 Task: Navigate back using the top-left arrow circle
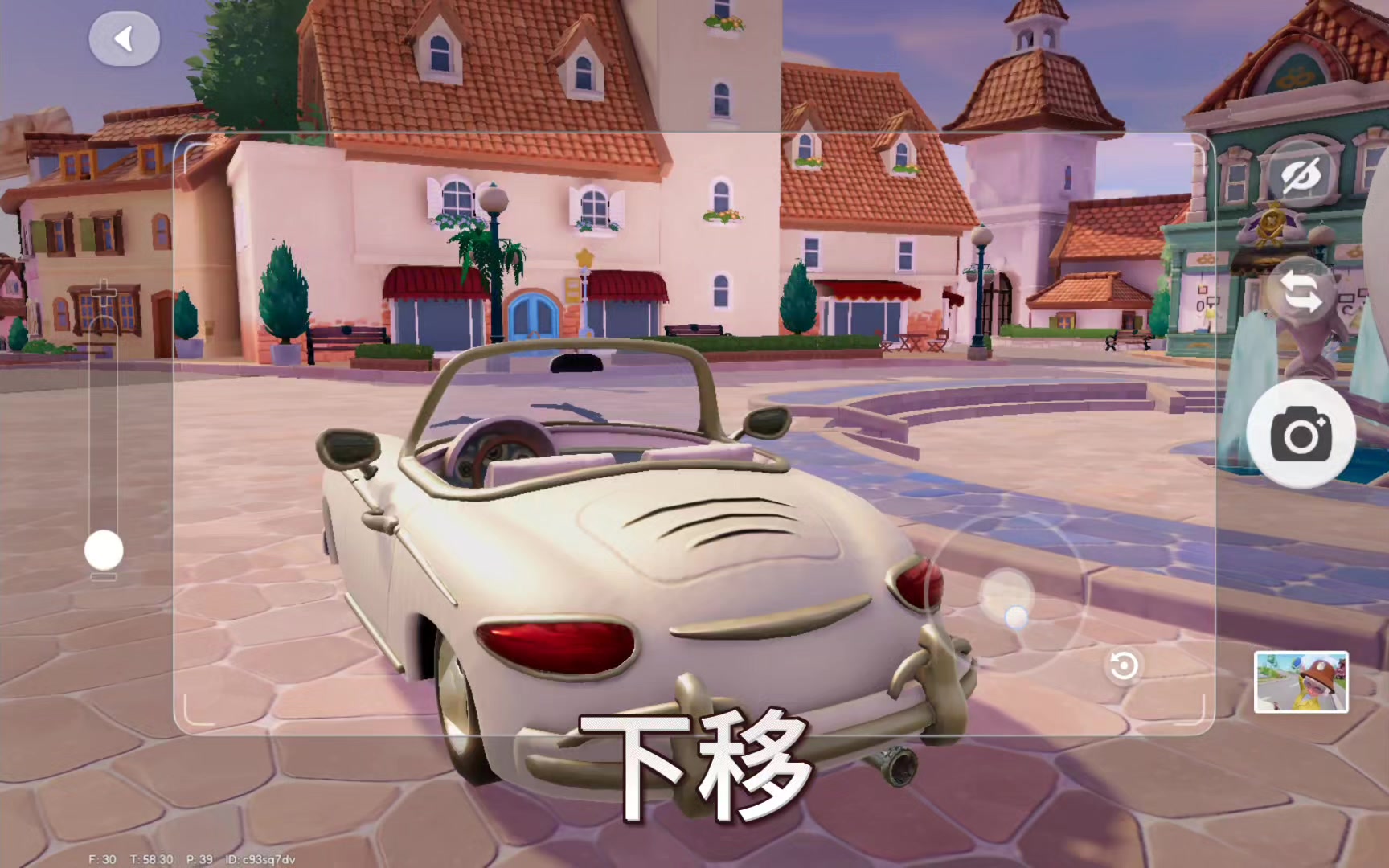(125, 38)
